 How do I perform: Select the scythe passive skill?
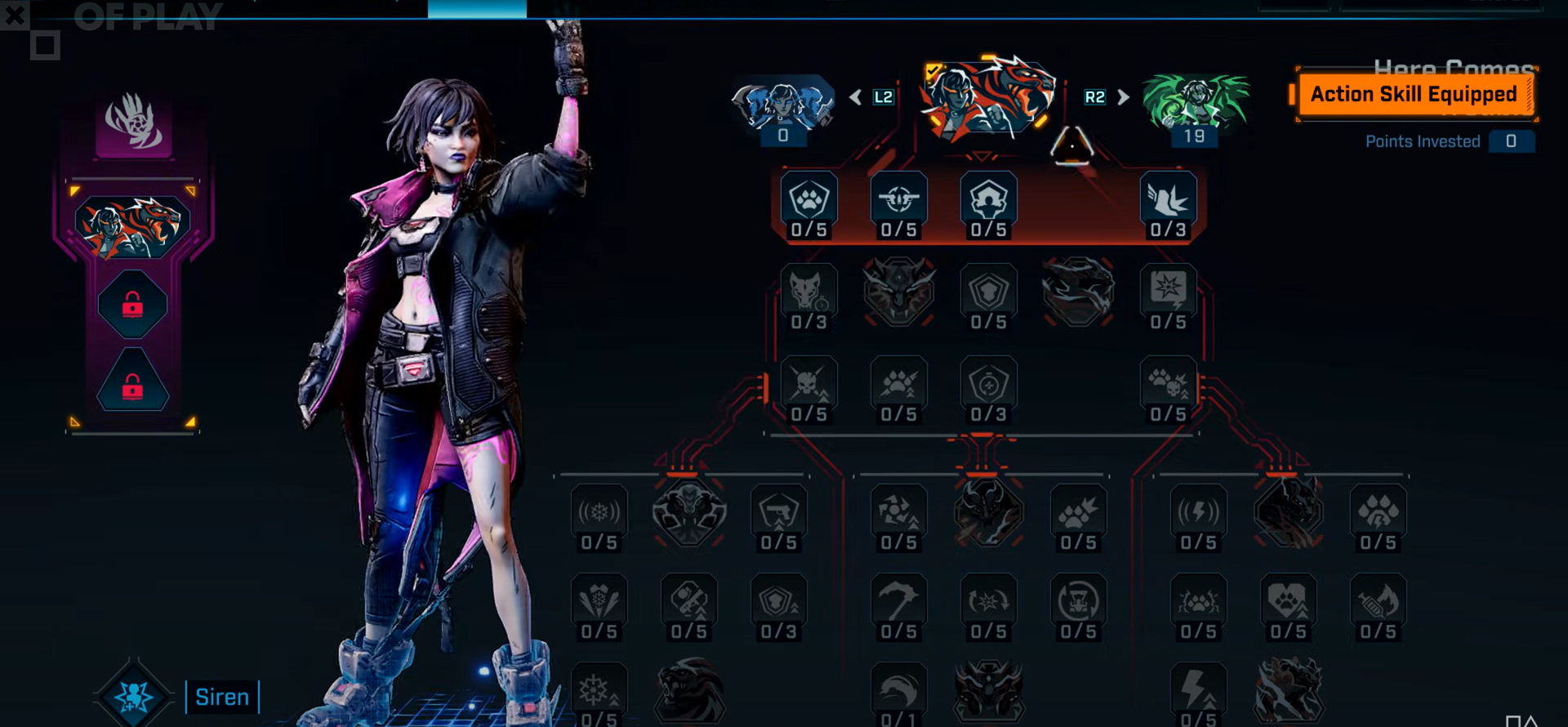point(898,602)
